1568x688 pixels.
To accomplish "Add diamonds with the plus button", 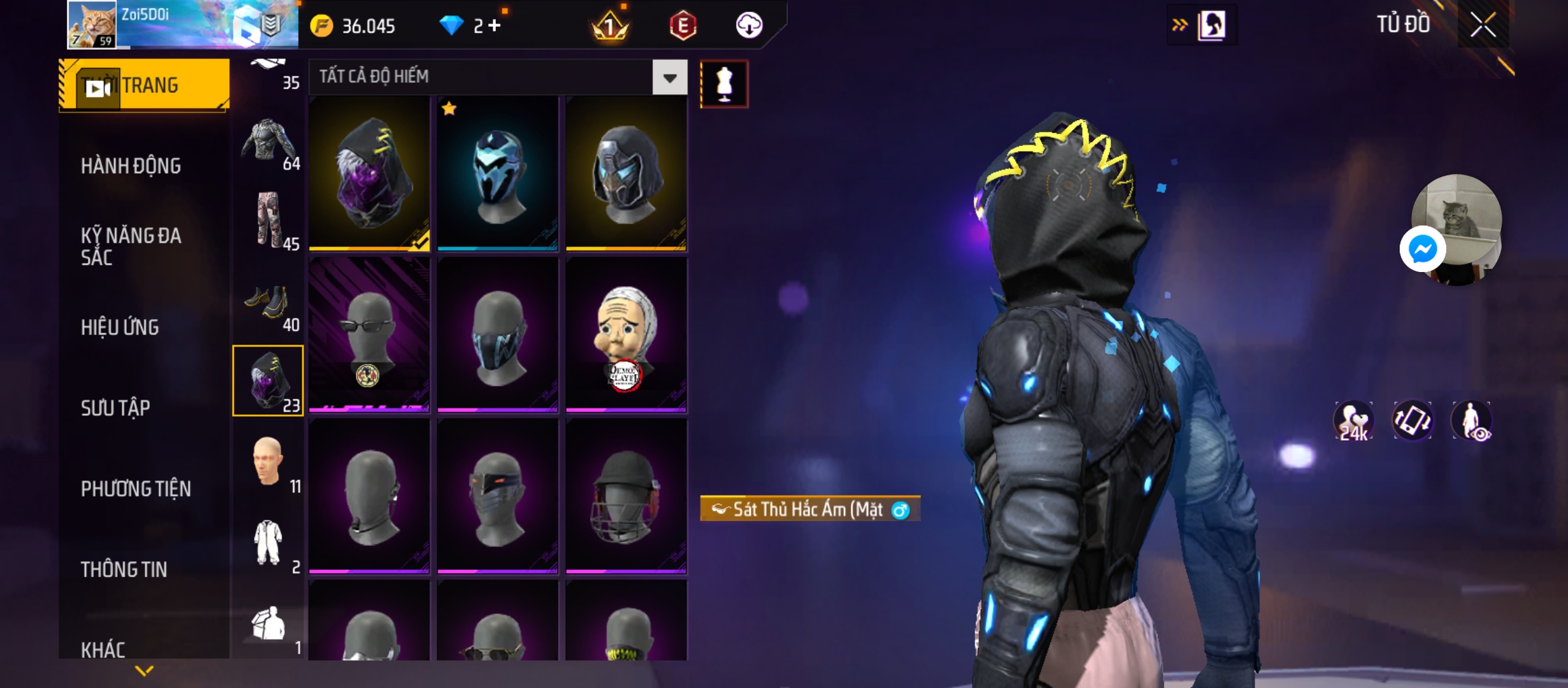I will (x=495, y=26).
